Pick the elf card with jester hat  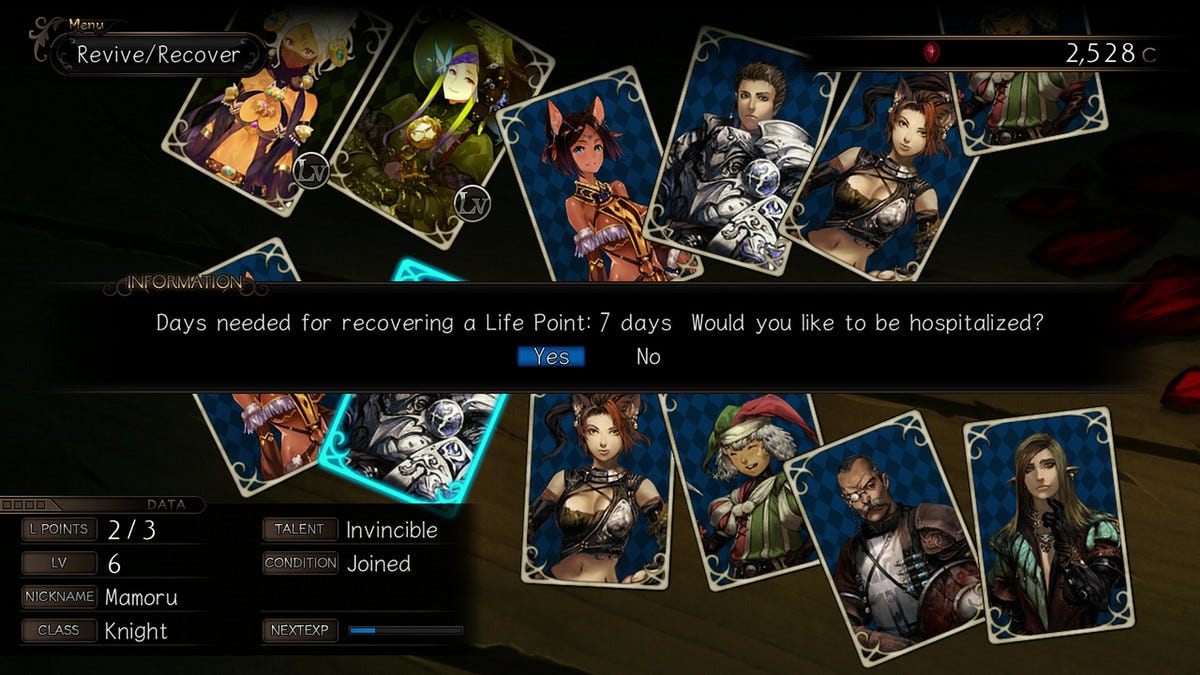point(745,490)
